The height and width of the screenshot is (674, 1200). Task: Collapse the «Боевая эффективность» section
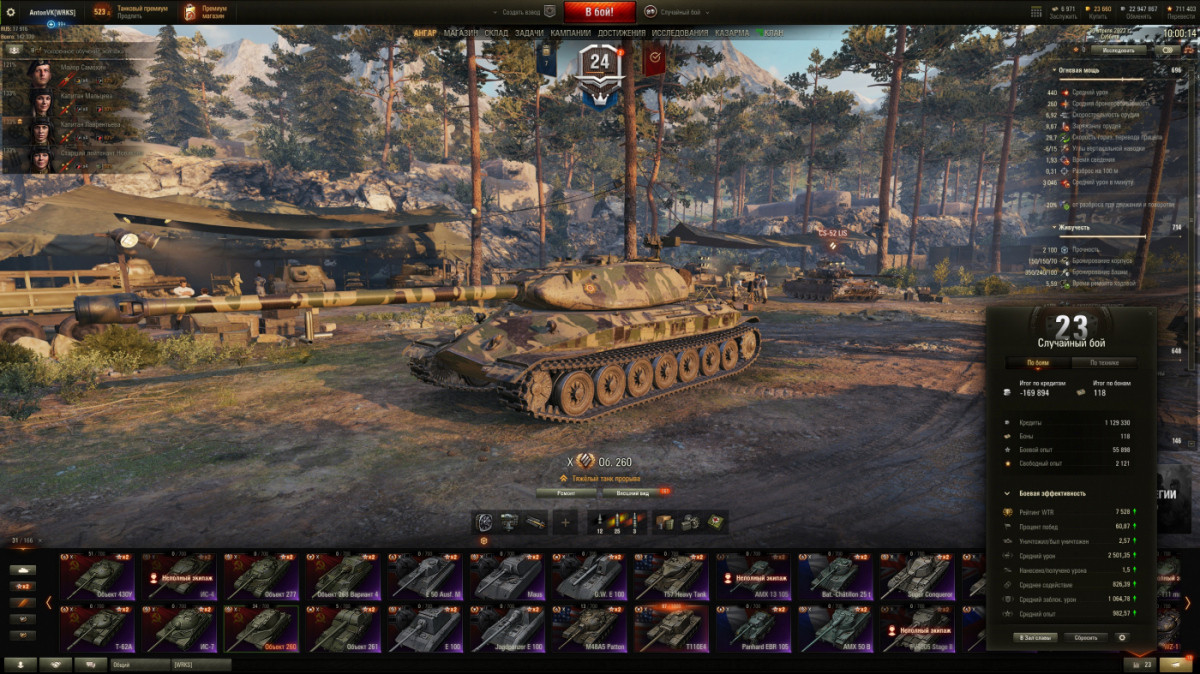coord(1007,493)
